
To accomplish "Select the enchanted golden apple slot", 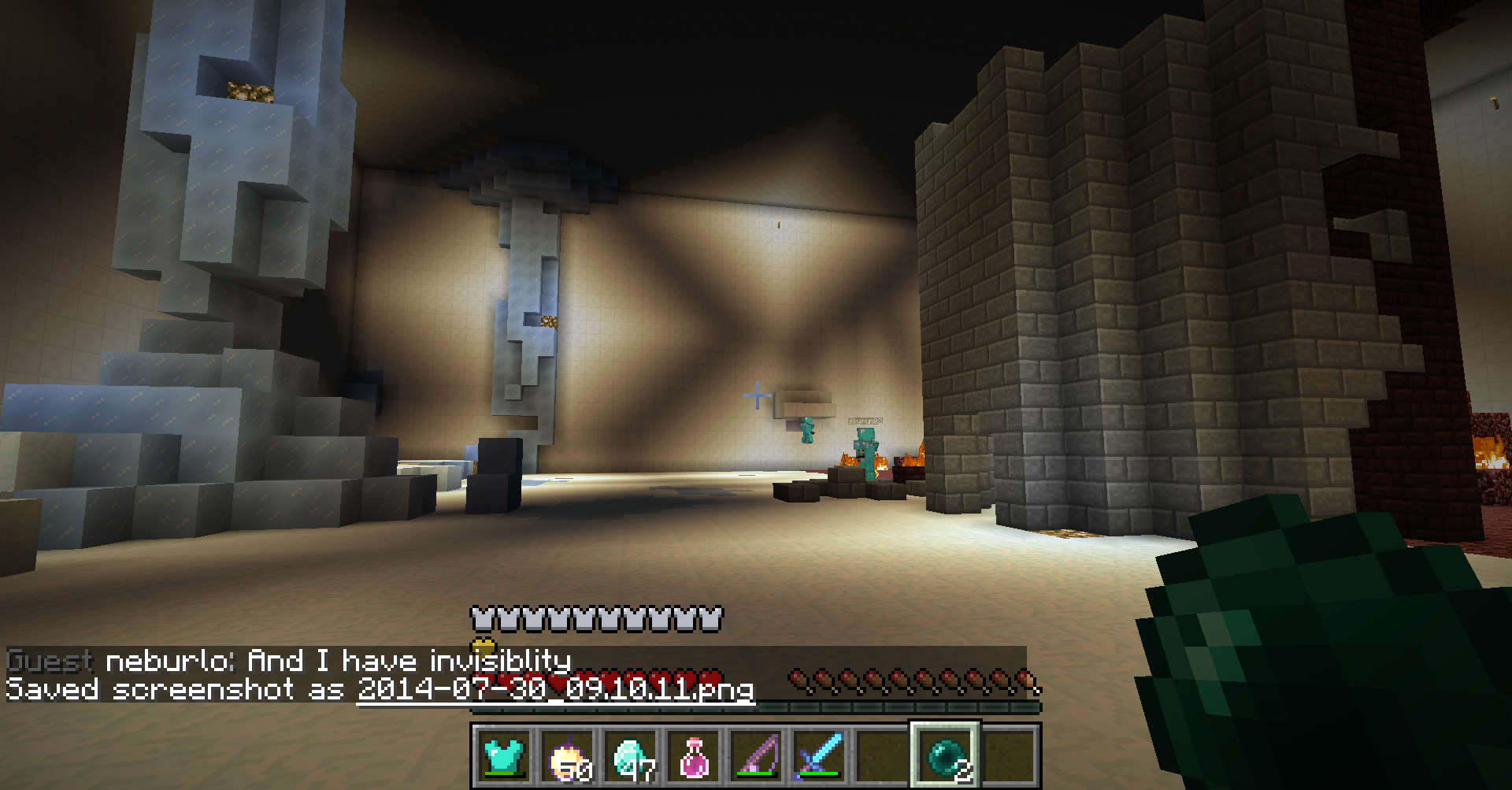I will point(568,755).
